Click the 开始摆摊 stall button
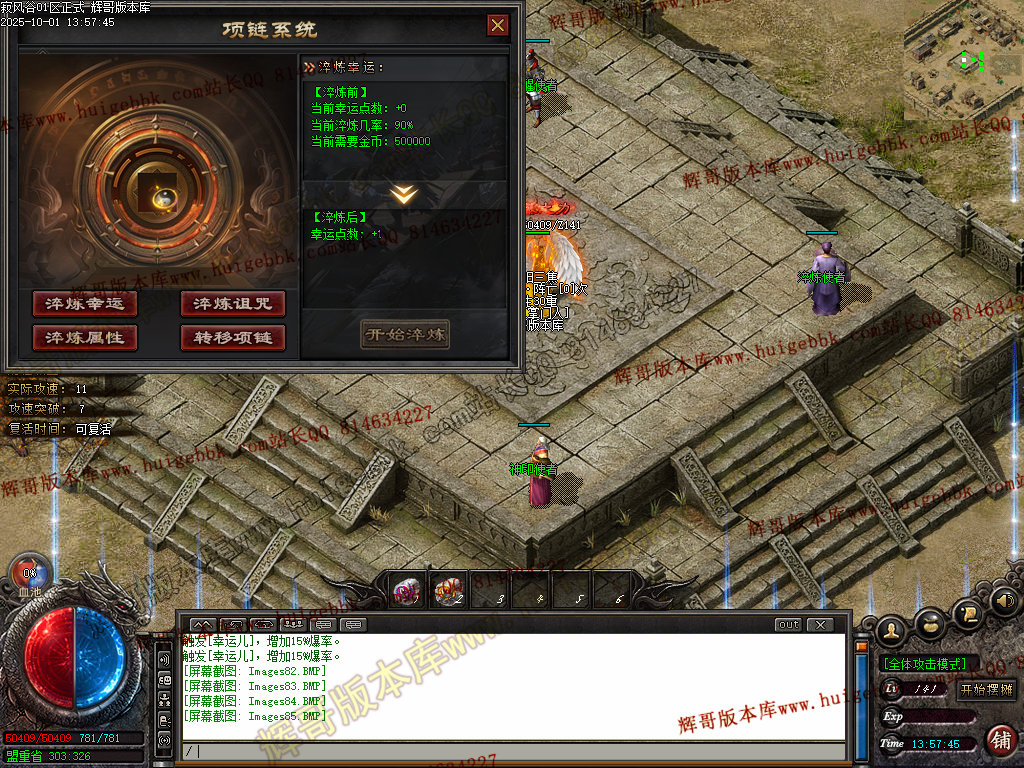 coord(987,689)
